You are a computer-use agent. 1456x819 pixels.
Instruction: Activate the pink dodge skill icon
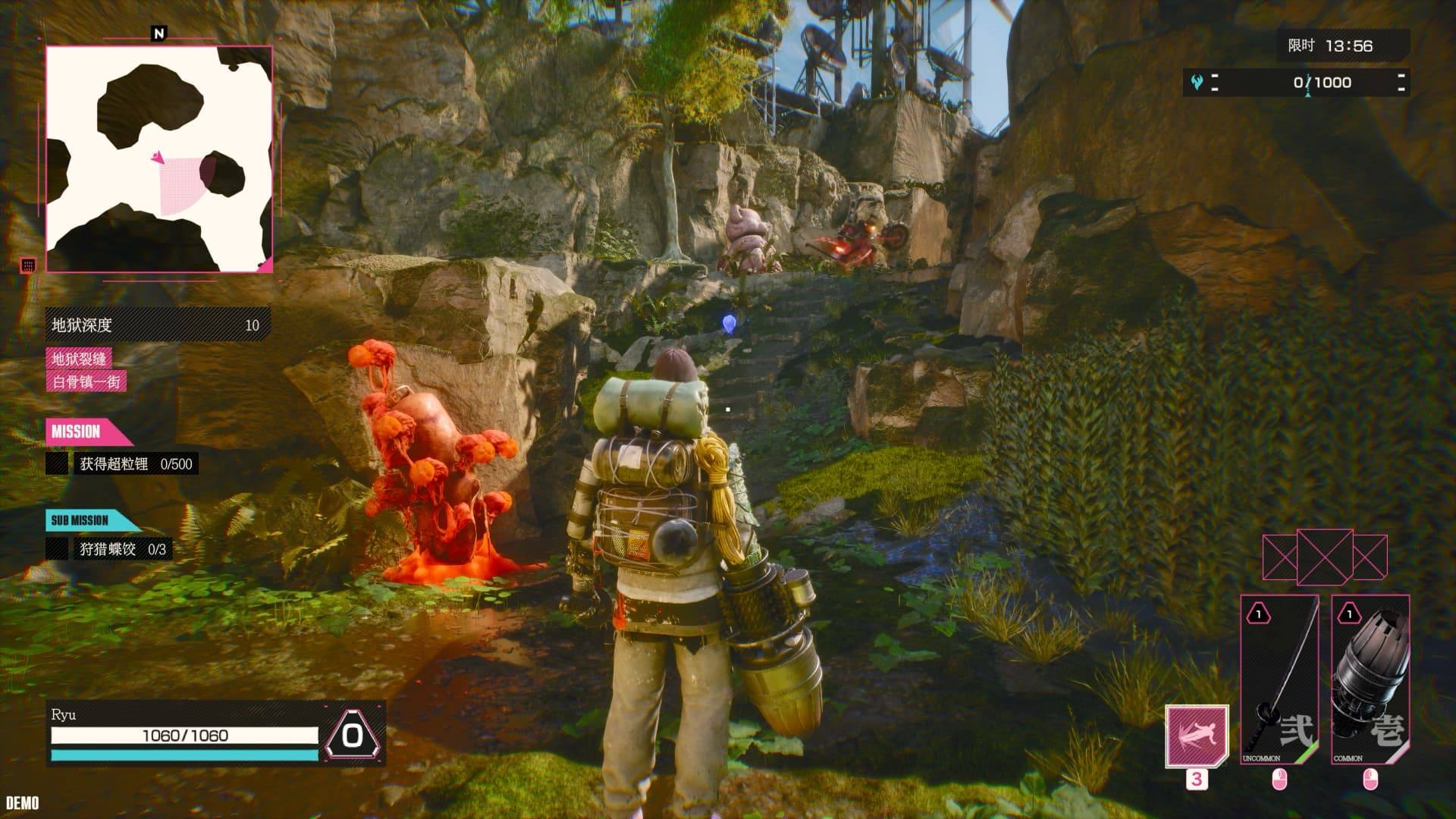[x=1197, y=736]
